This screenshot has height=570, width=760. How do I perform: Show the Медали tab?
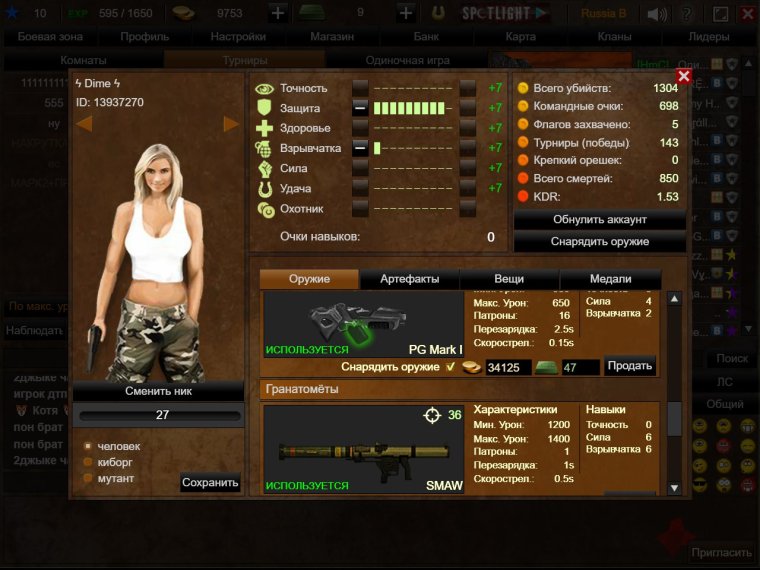coord(610,279)
